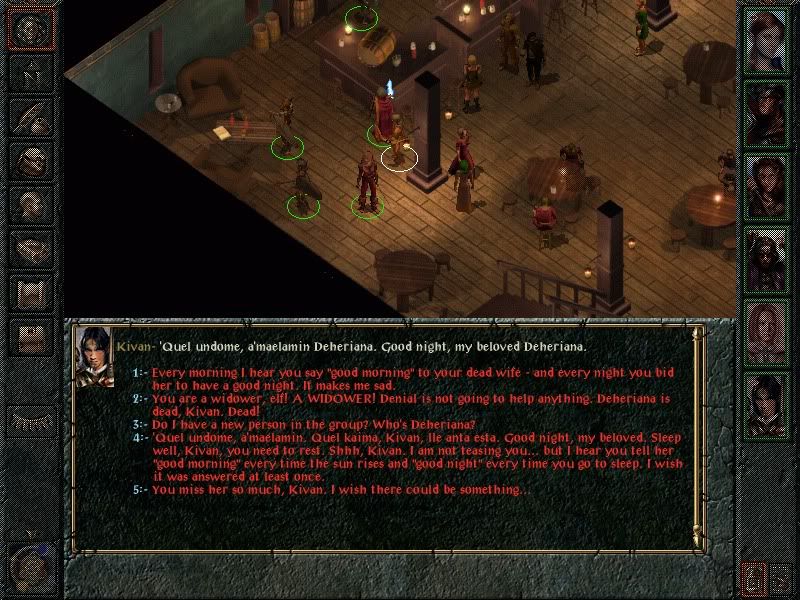Select reply 5 'You miss her so much'
Image resolution: width=800 pixels, height=600 pixels.
coord(340,490)
